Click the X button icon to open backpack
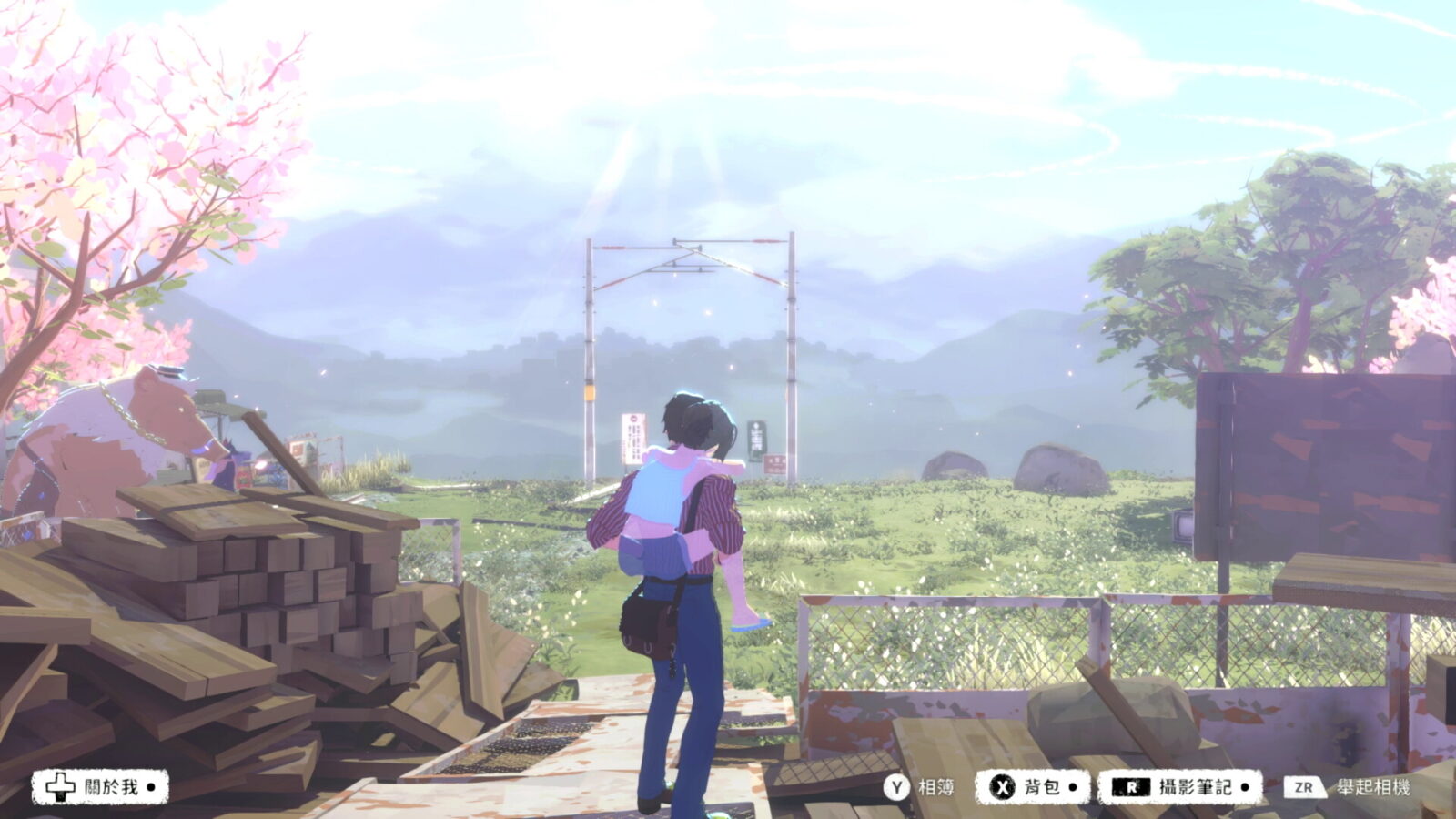1456x819 pixels. pos(1005,786)
